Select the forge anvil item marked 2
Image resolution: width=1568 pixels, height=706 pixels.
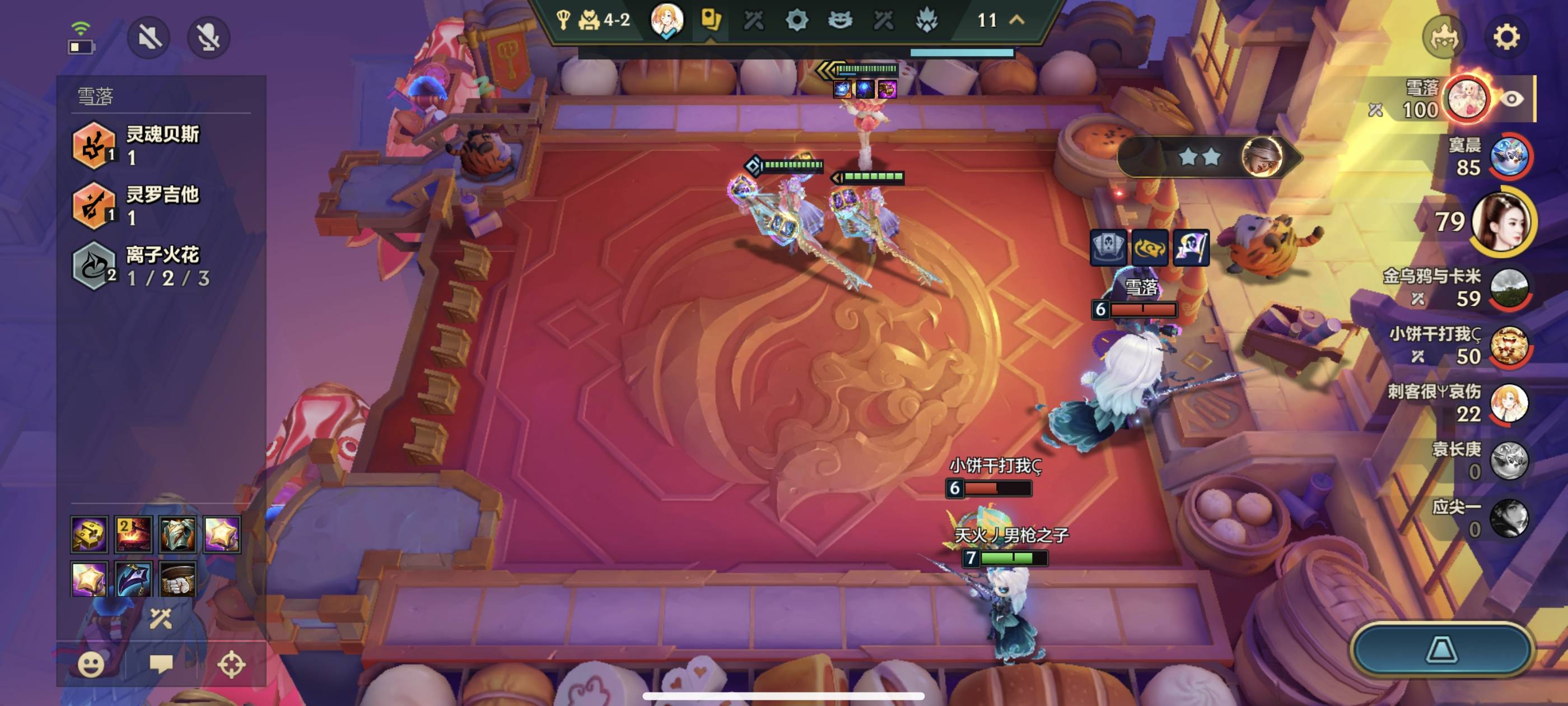[x=133, y=534]
